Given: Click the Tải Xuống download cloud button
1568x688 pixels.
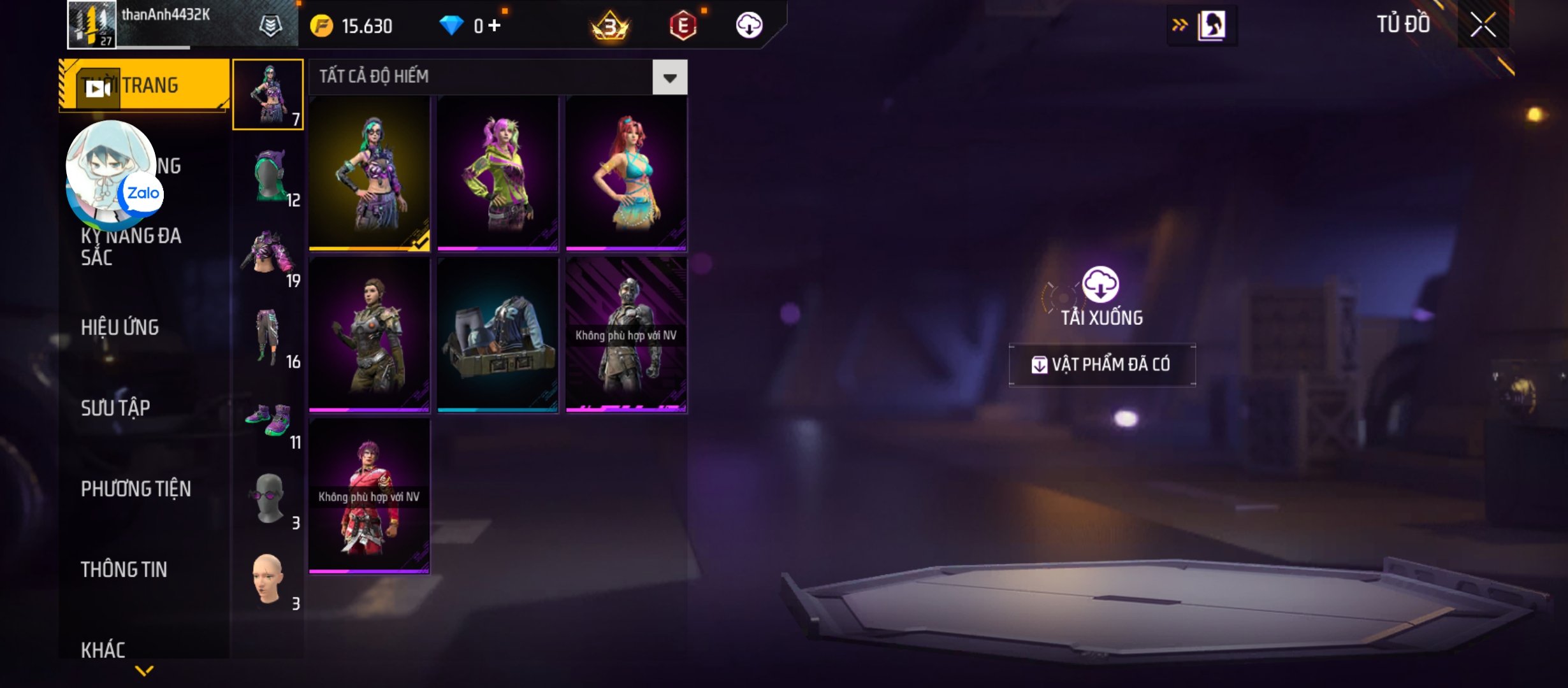Looking at the screenshot, I should pyautogui.click(x=1101, y=285).
